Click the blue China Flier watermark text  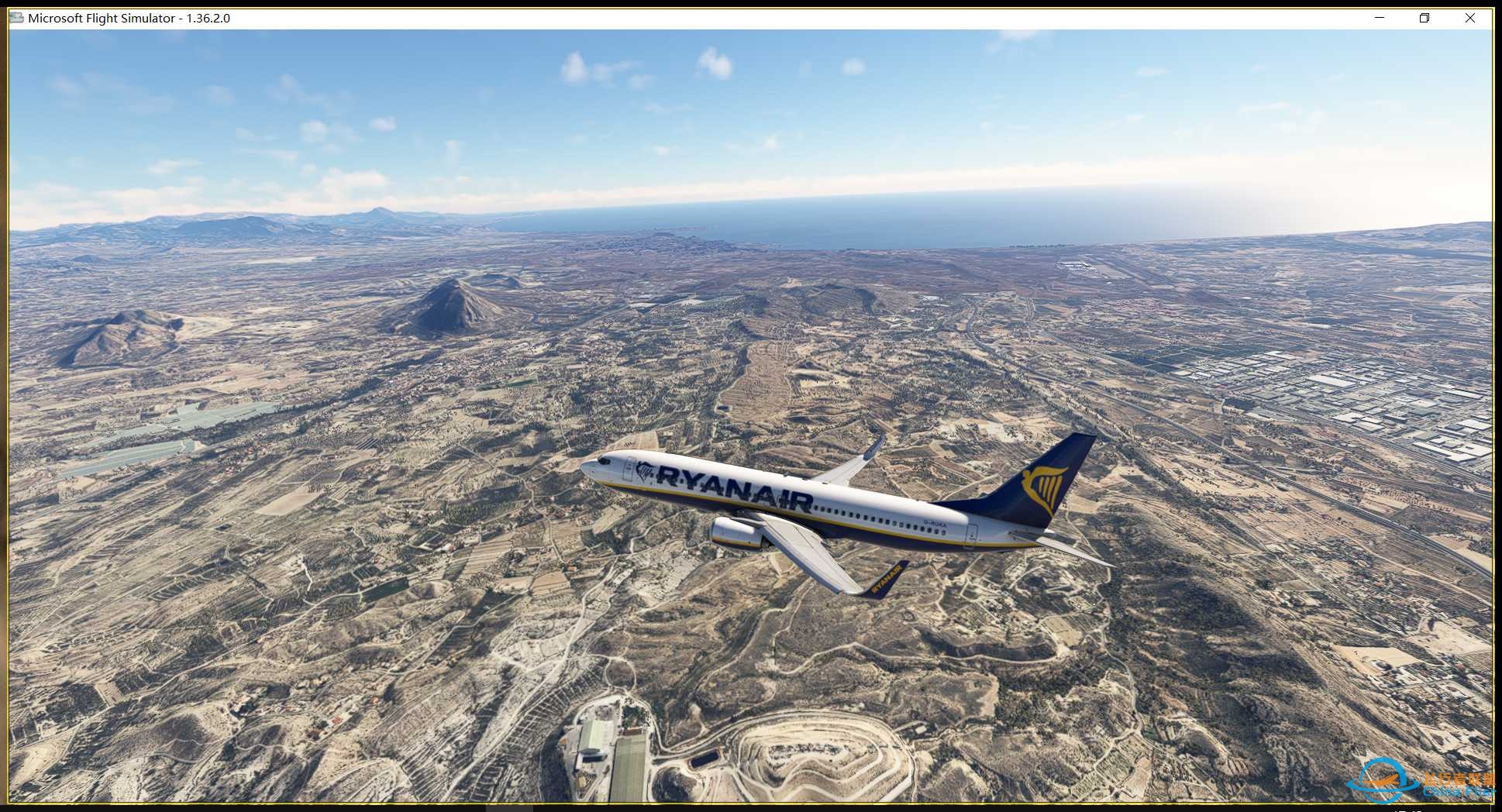click(1459, 793)
